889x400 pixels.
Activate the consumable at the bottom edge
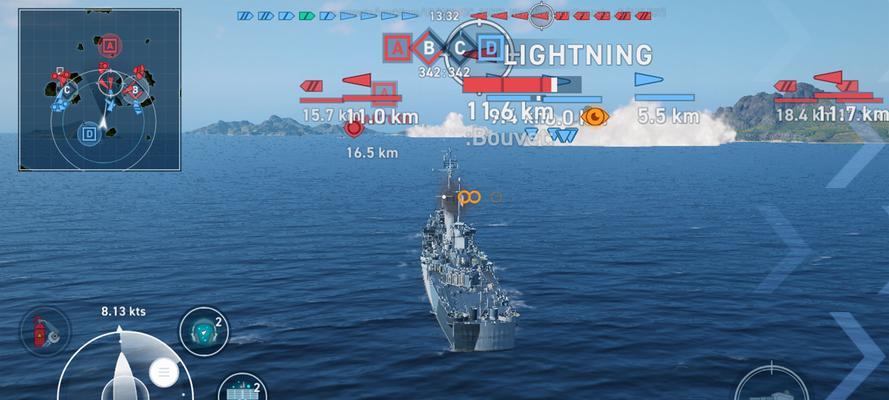pyautogui.click(x=241, y=389)
